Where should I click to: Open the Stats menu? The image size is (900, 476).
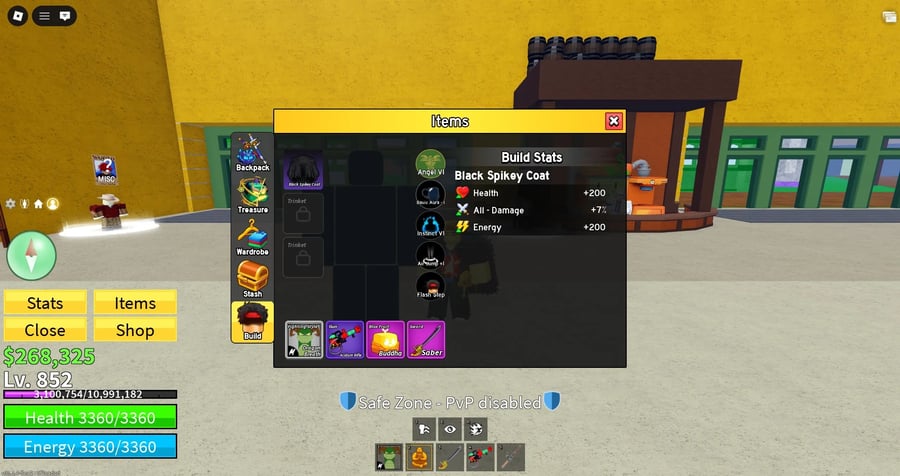pos(45,303)
